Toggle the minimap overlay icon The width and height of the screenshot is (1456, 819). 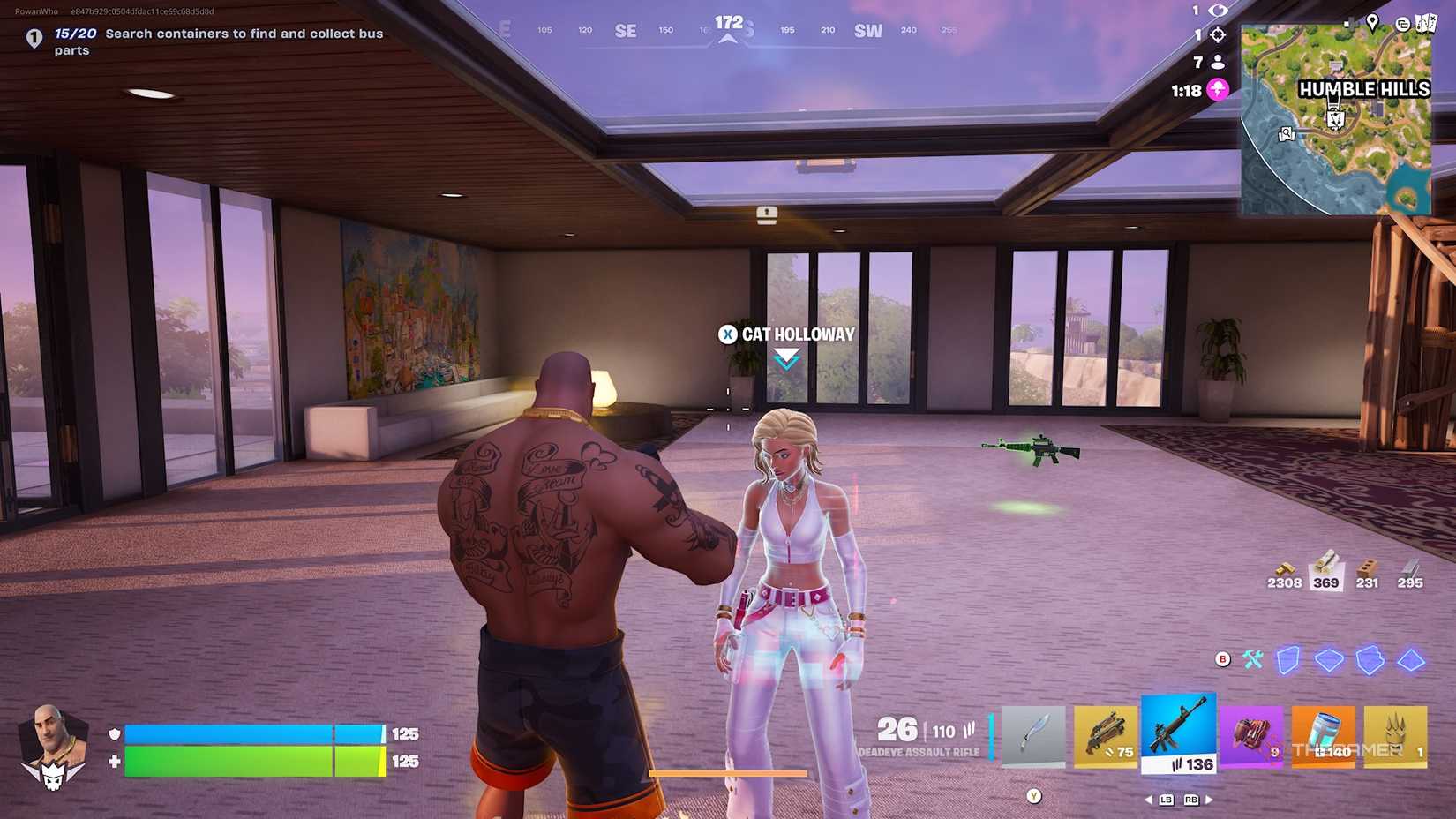coord(1404,26)
